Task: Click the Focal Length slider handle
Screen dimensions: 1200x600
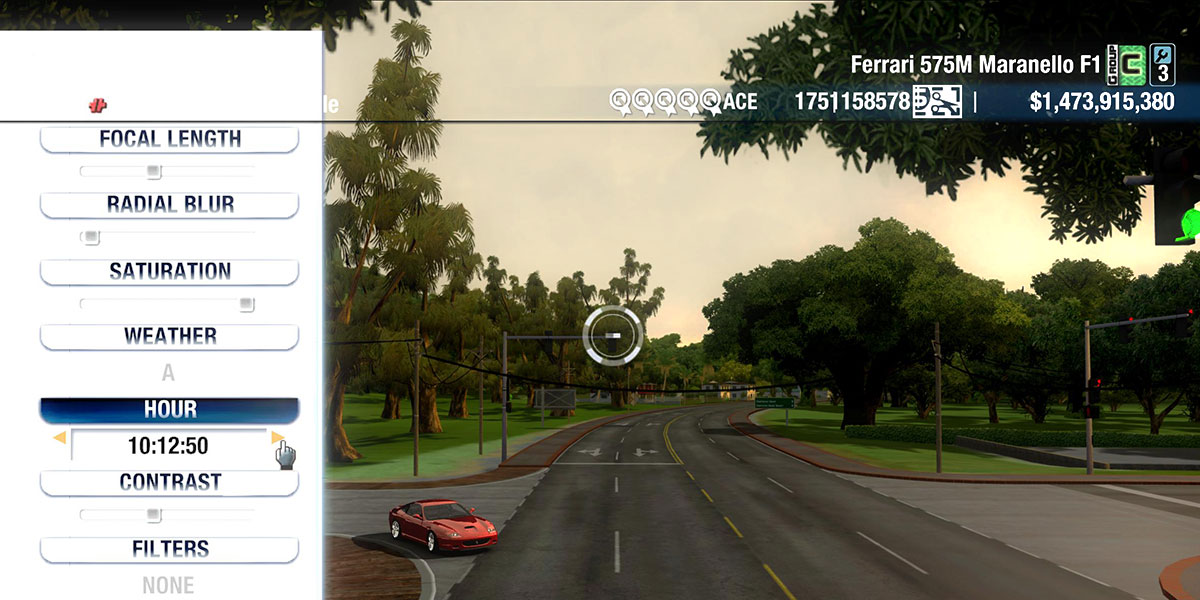Action: [153, 172]
